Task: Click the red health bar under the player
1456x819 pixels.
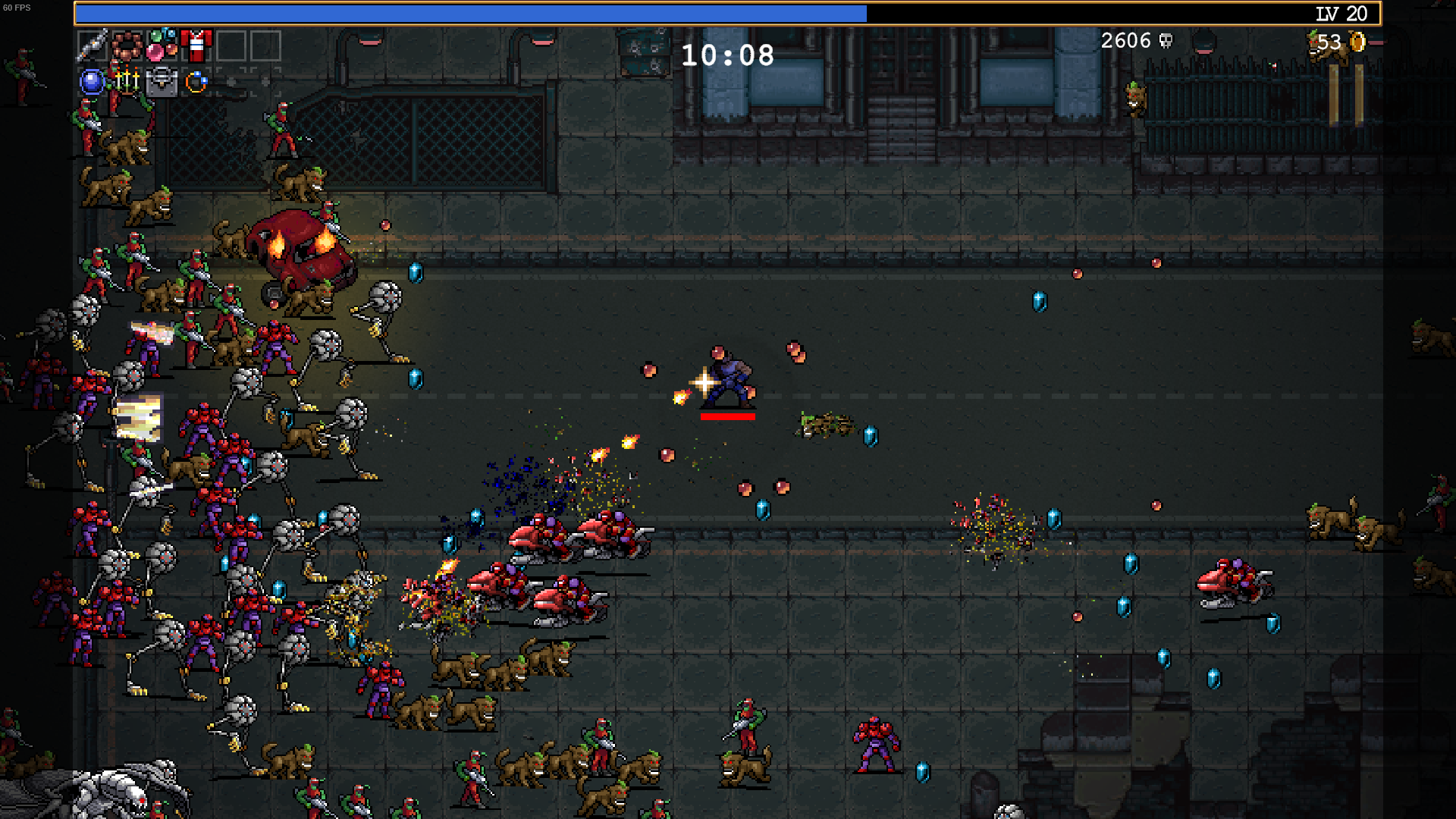Action: [x=726, y=416]
